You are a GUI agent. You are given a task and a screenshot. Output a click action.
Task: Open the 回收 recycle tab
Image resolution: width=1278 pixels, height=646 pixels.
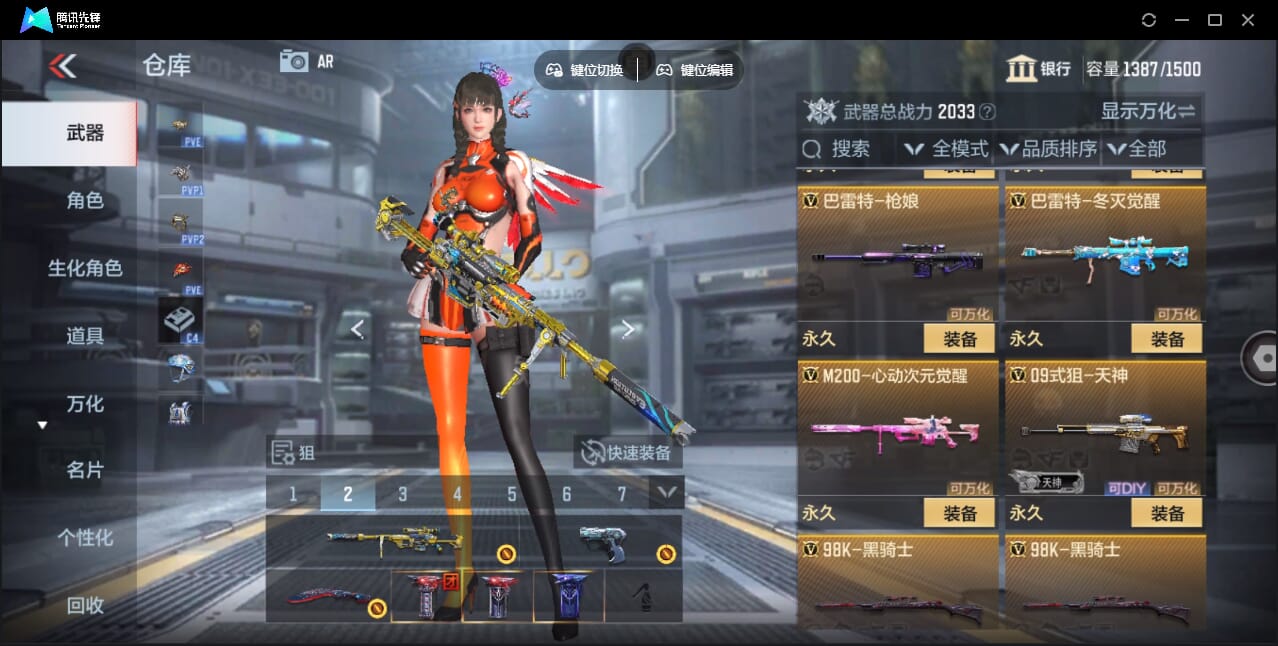(x=85, y=605)
